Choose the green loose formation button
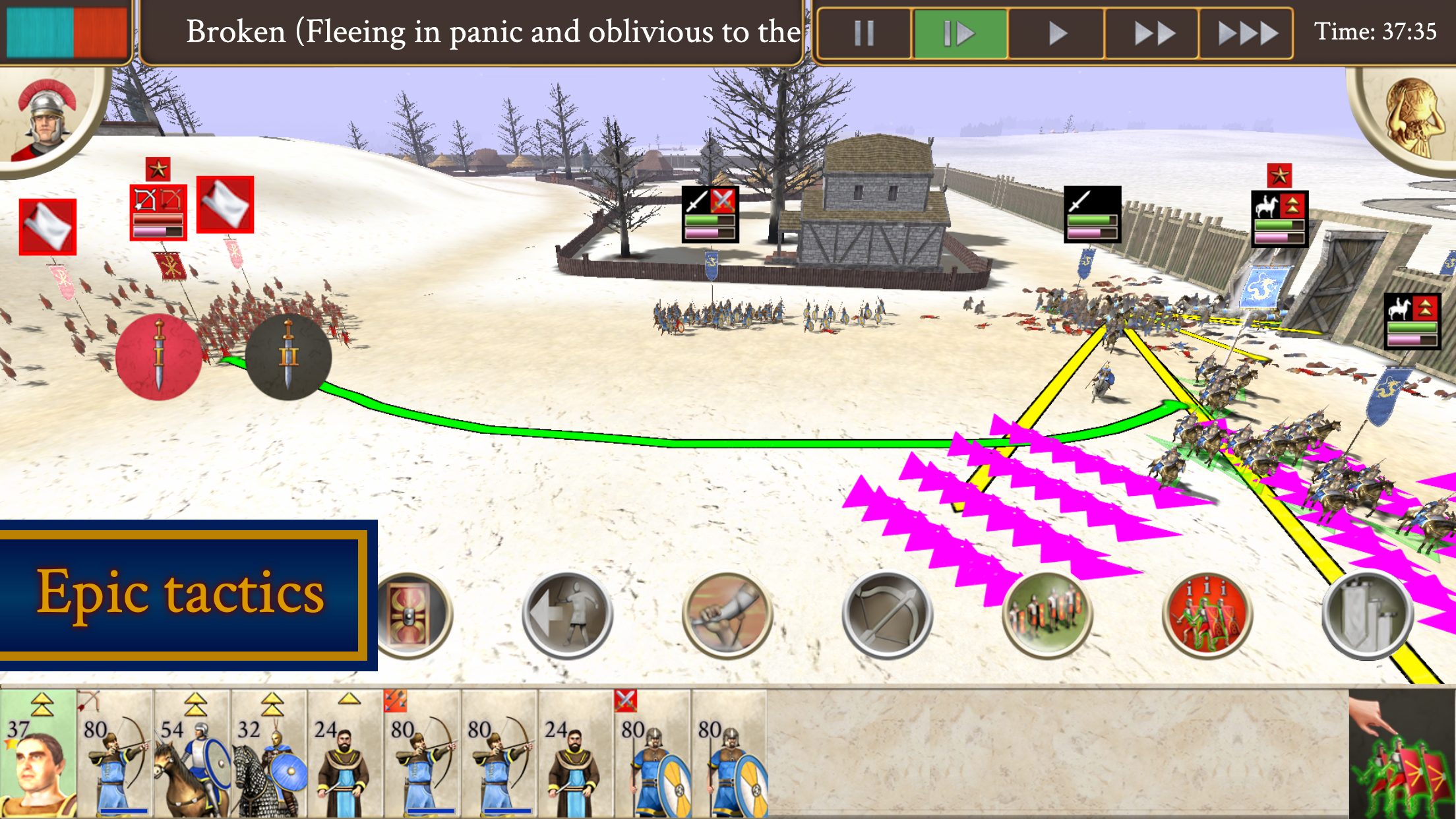This screenshot has width=1456, height=819. pos(1047,615)
